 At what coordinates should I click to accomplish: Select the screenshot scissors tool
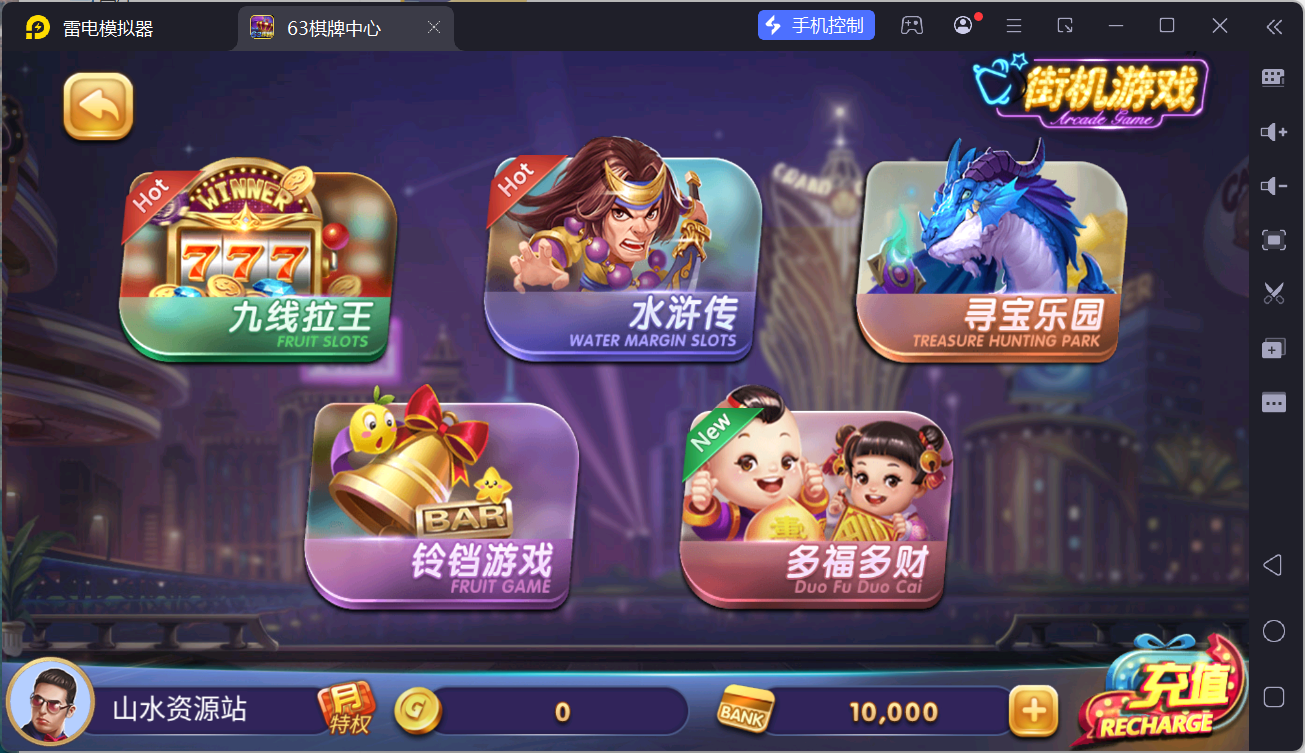pyautogui.click(x=1273, y=293)
